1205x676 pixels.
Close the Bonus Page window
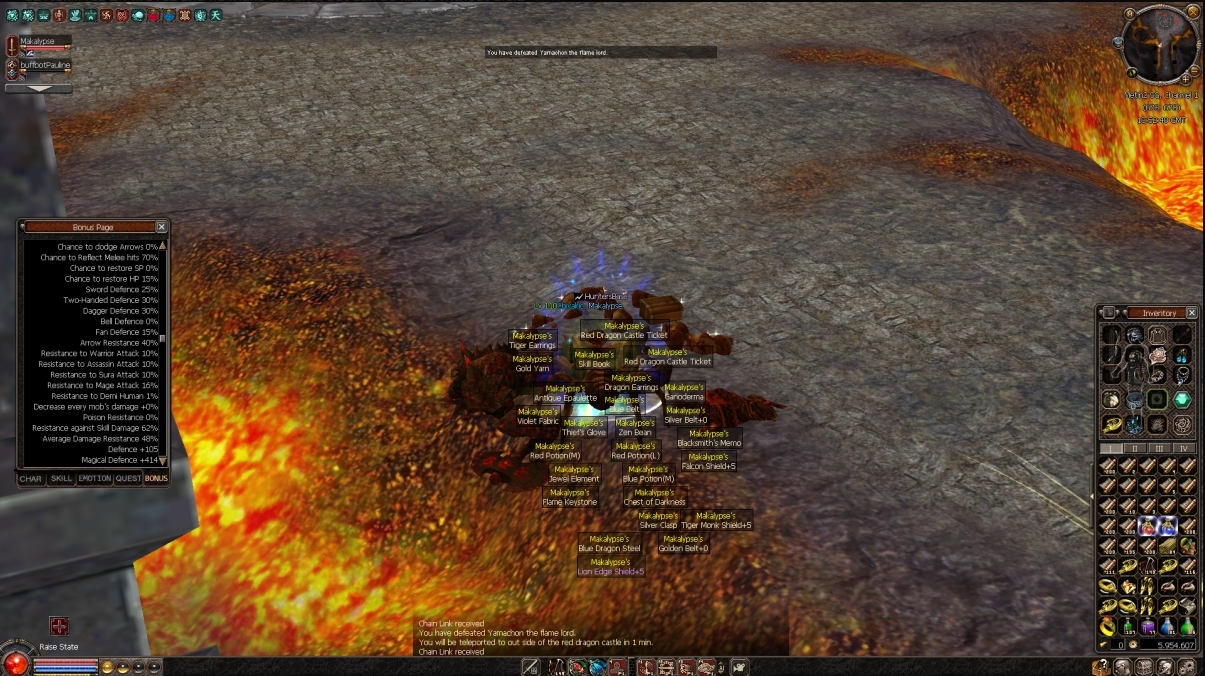pyautogui.click(x=162, y=227)
